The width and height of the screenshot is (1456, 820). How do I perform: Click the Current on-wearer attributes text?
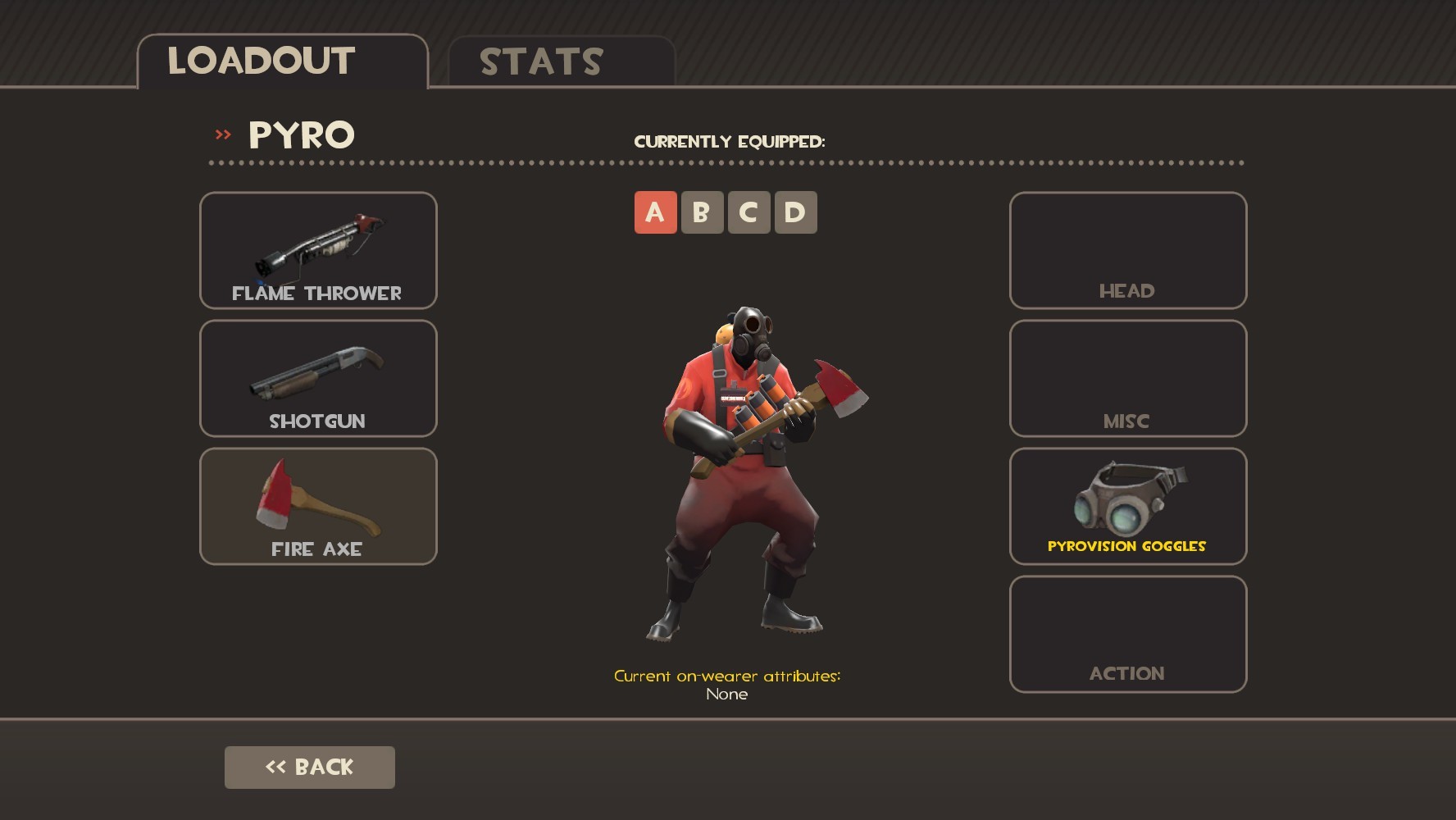(727, 676)
